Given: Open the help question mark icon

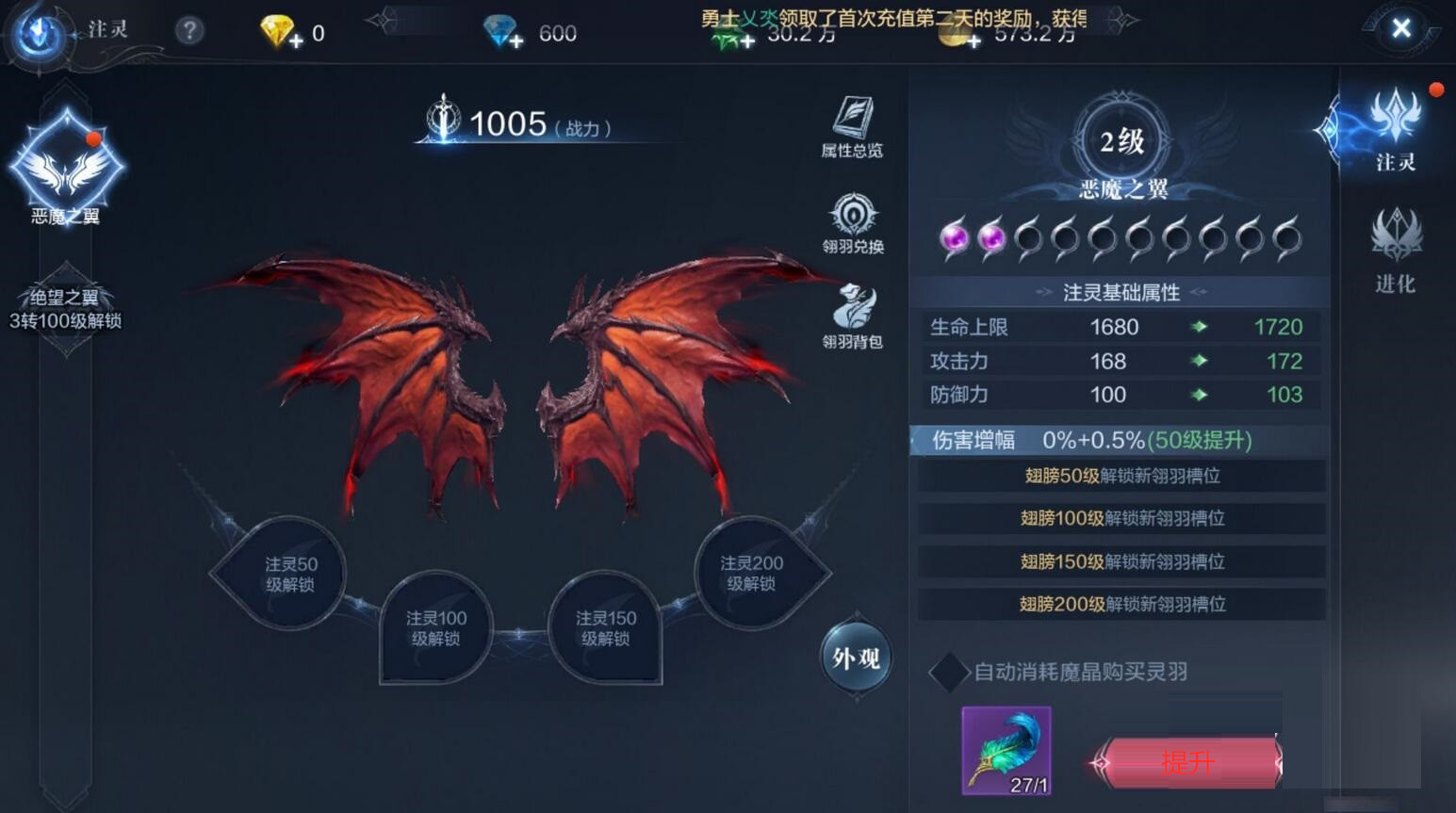Looking at the screenshot, I should 188,29.
